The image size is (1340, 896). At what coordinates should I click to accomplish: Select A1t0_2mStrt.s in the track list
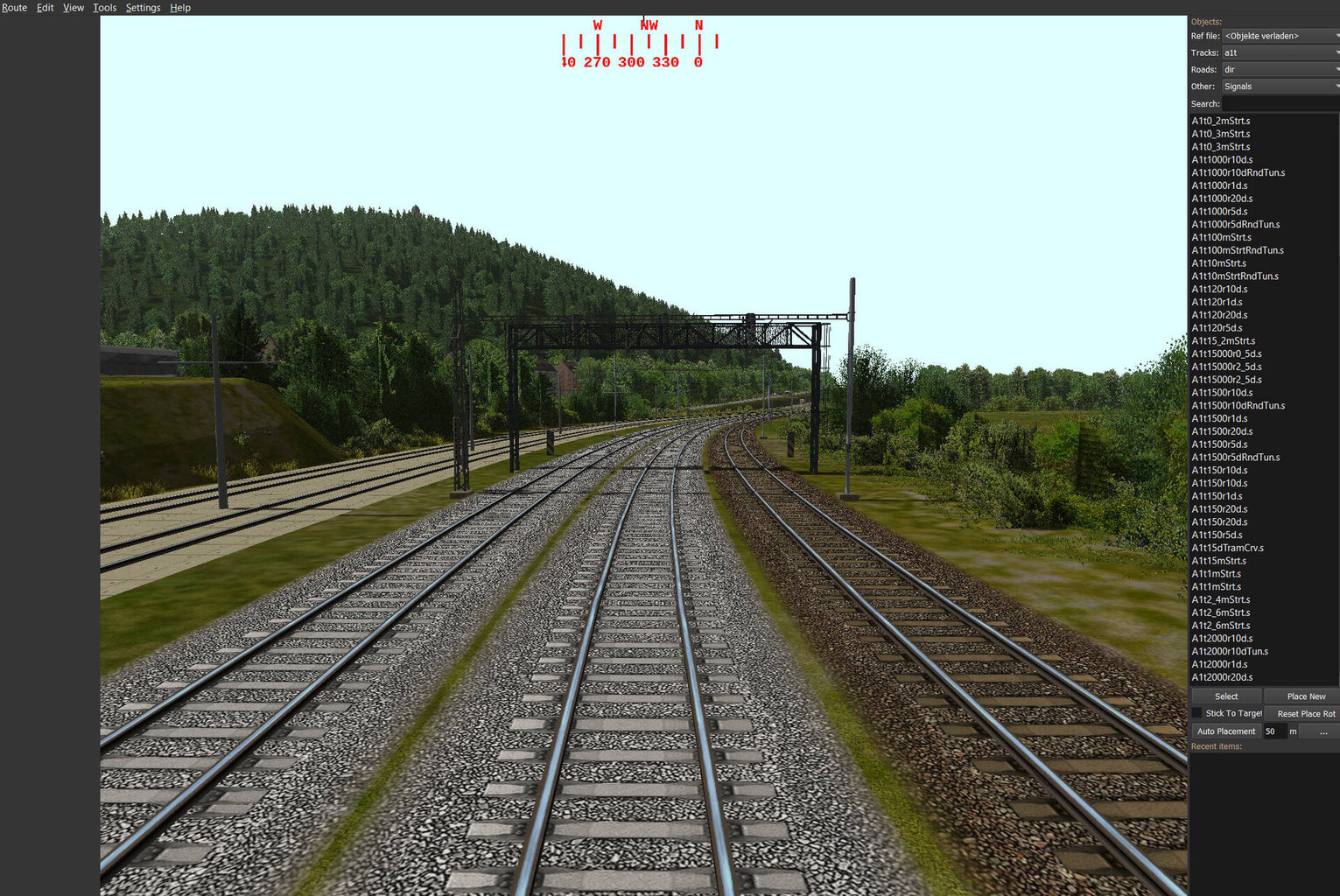point(1221,121)
